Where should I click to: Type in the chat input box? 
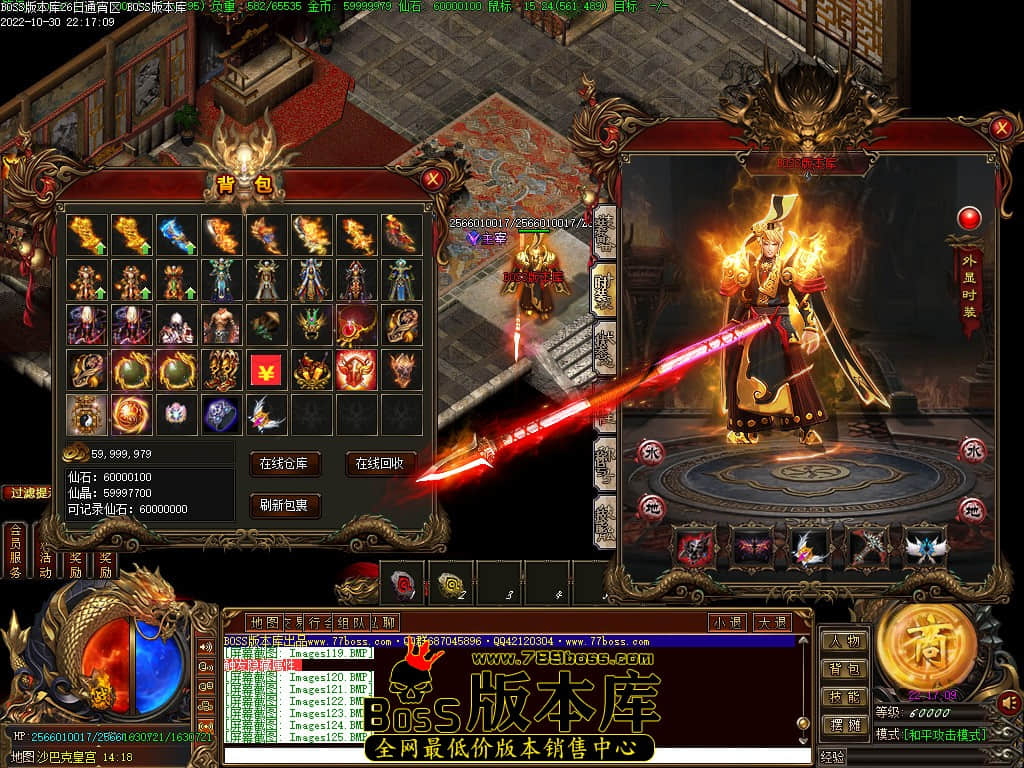[510, 756]
